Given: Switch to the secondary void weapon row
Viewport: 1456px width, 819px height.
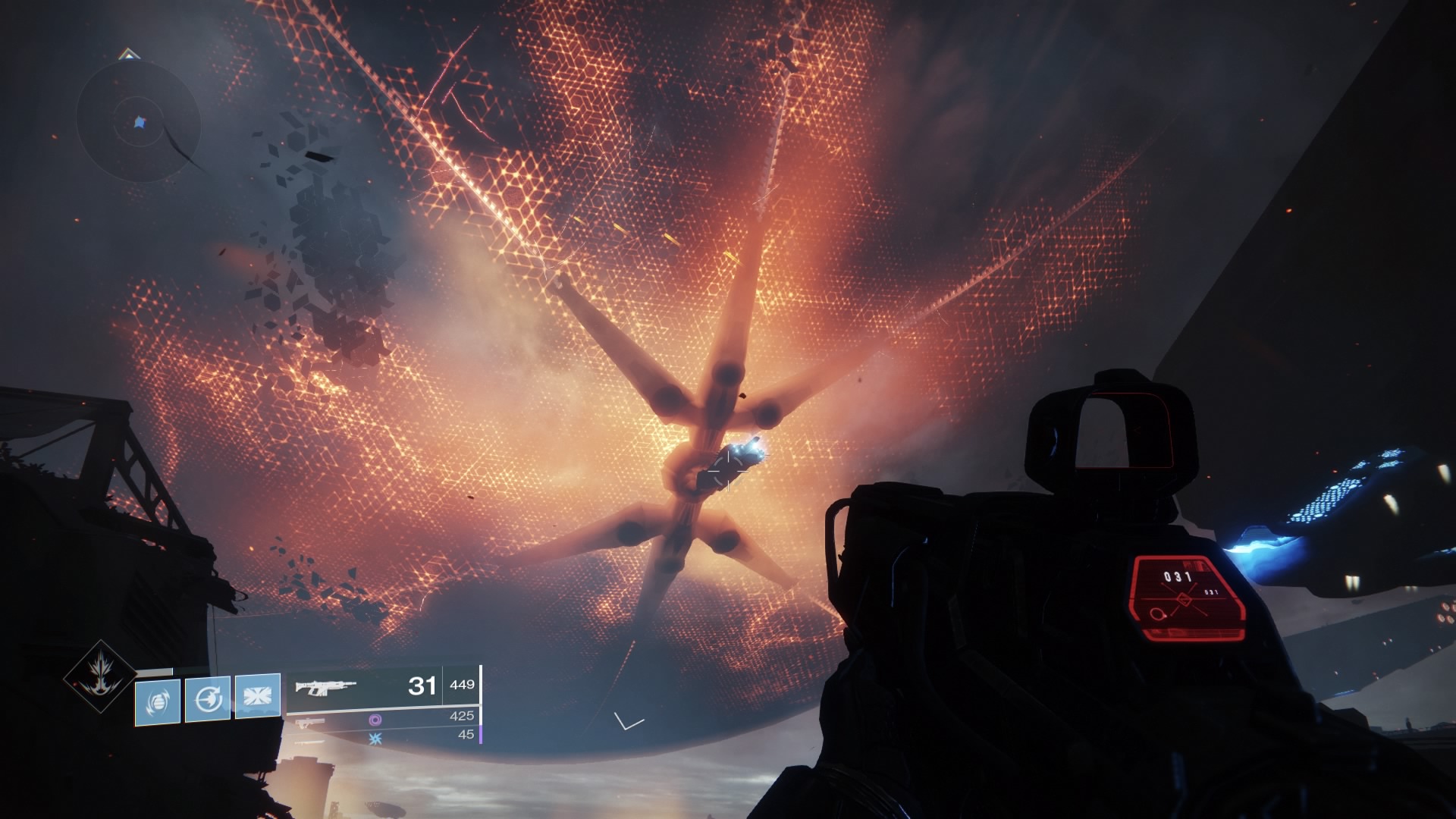Looking at the screenshot, I should coord(382,718).
